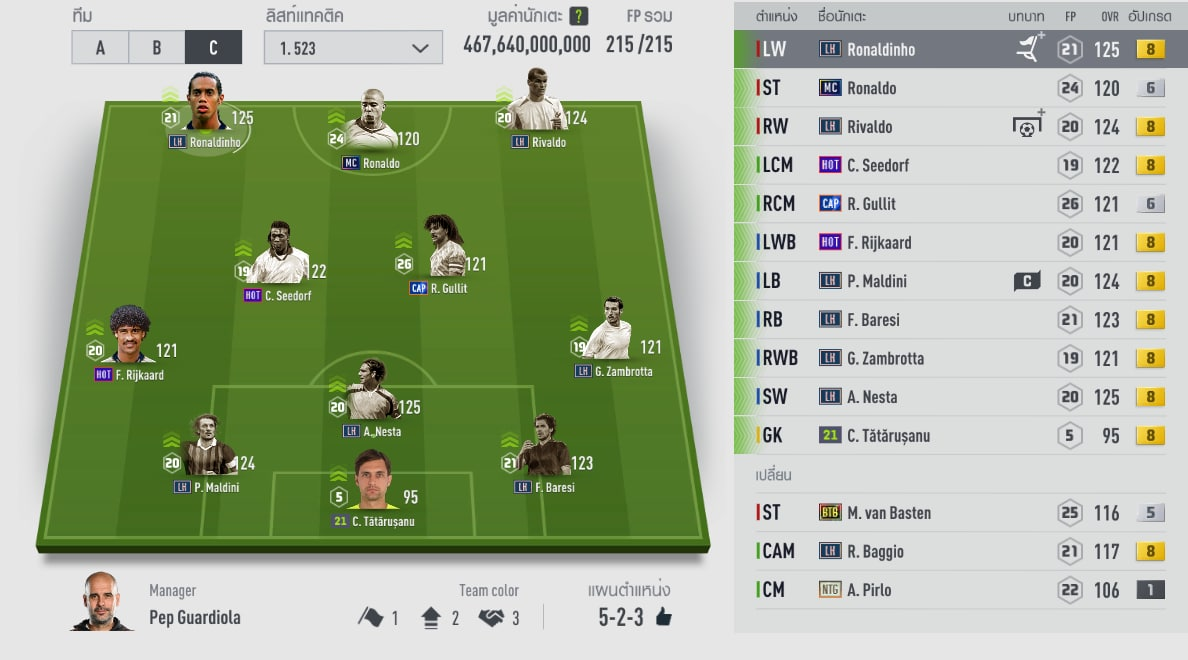Choose Ronaldo's card on the pitch
1188x660 pixels.
click(372, 127)
